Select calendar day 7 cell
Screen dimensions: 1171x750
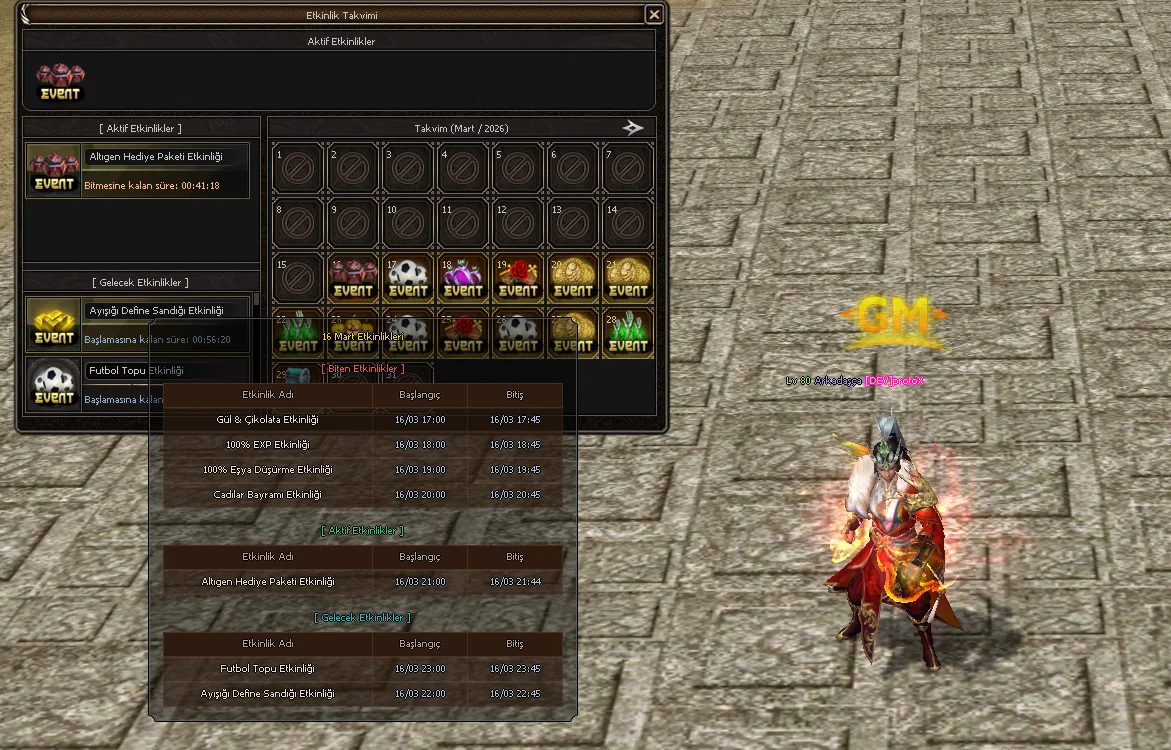[628, 168]
